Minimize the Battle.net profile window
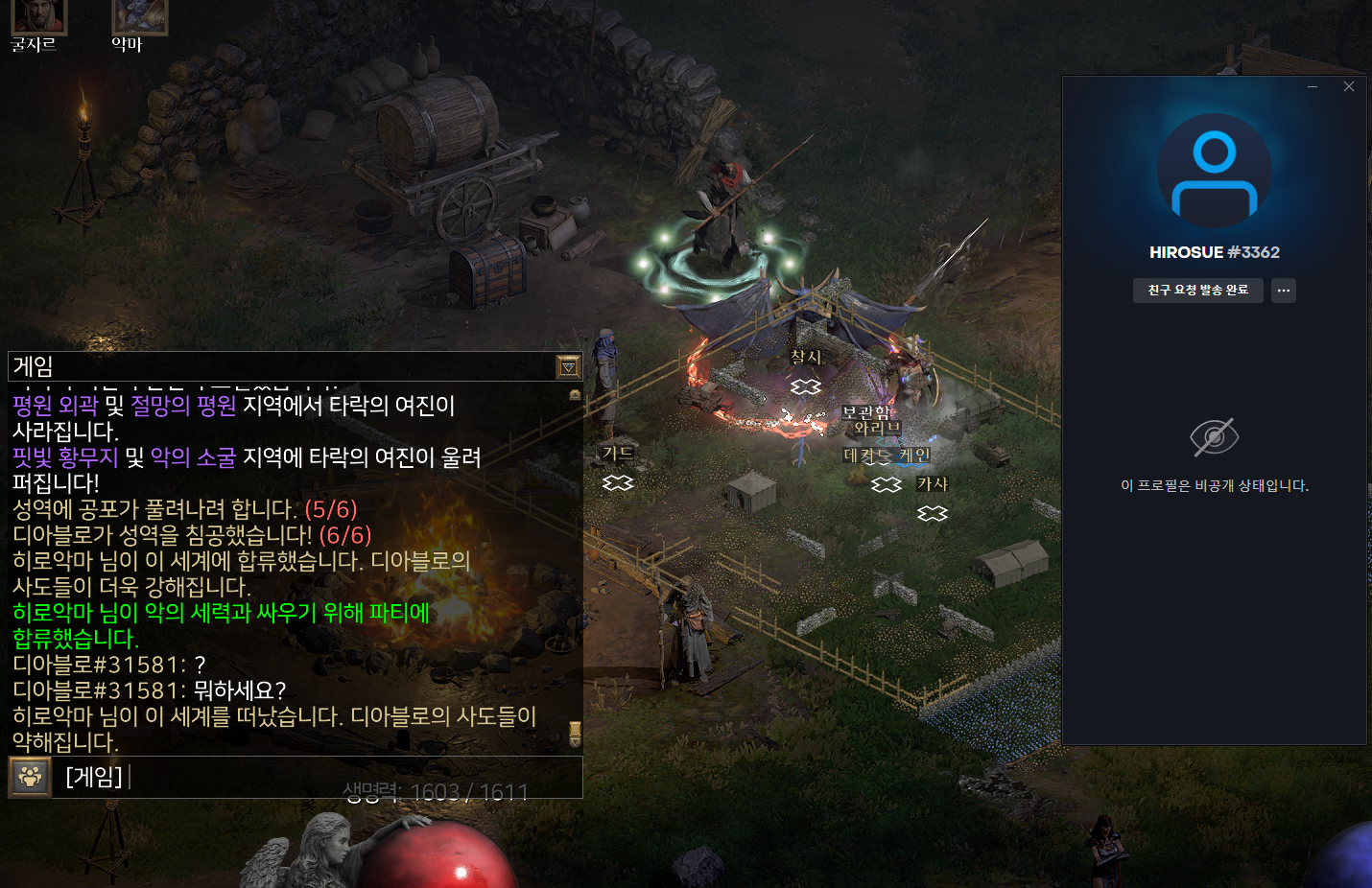Screen dimensions: 1372x888 (1313, 86)
